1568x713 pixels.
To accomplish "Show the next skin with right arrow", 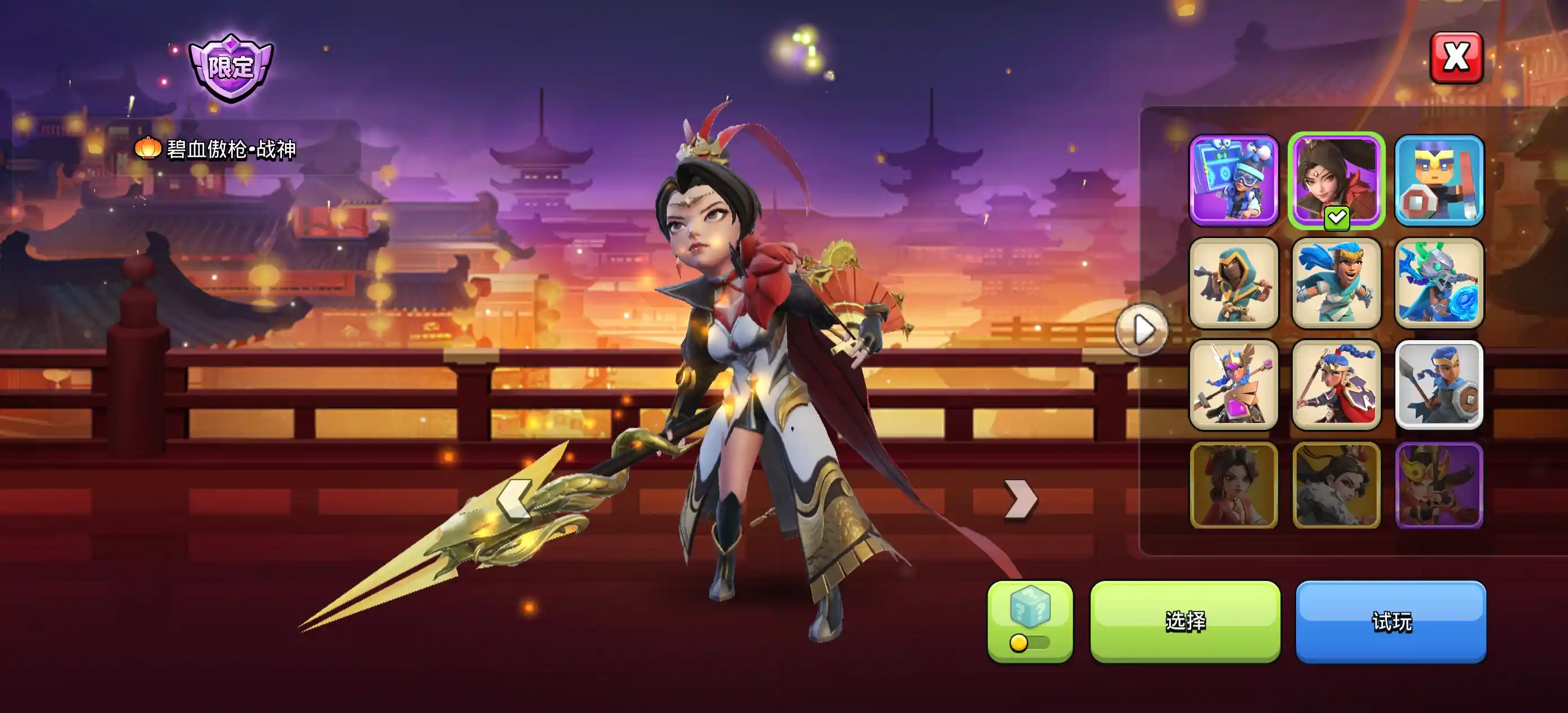I will tap(1021, 499).
